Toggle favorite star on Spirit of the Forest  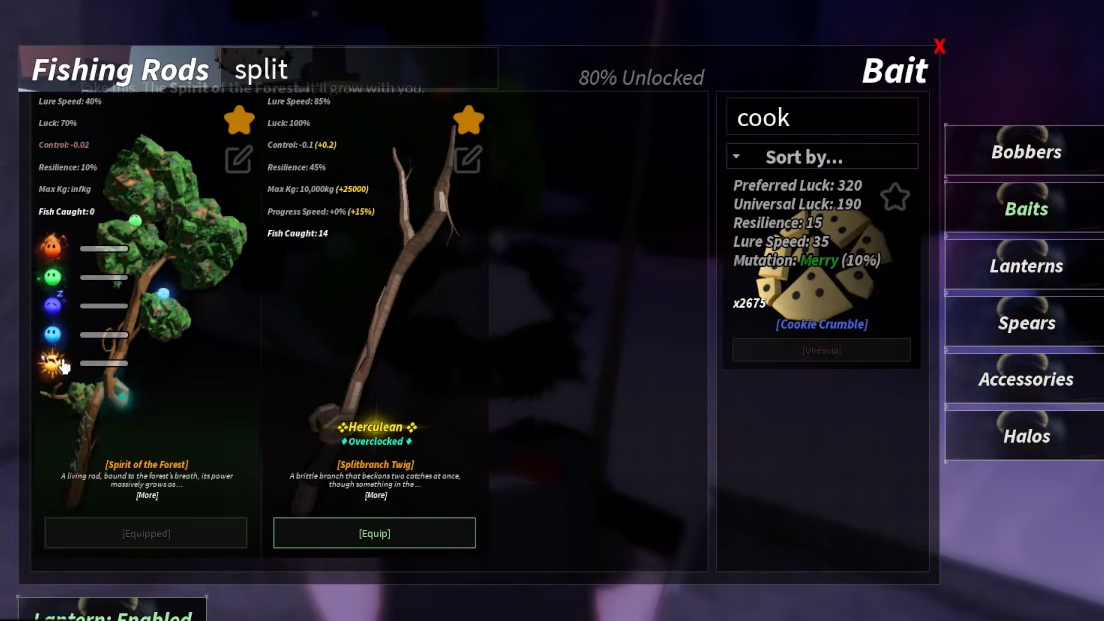point(239,121)
